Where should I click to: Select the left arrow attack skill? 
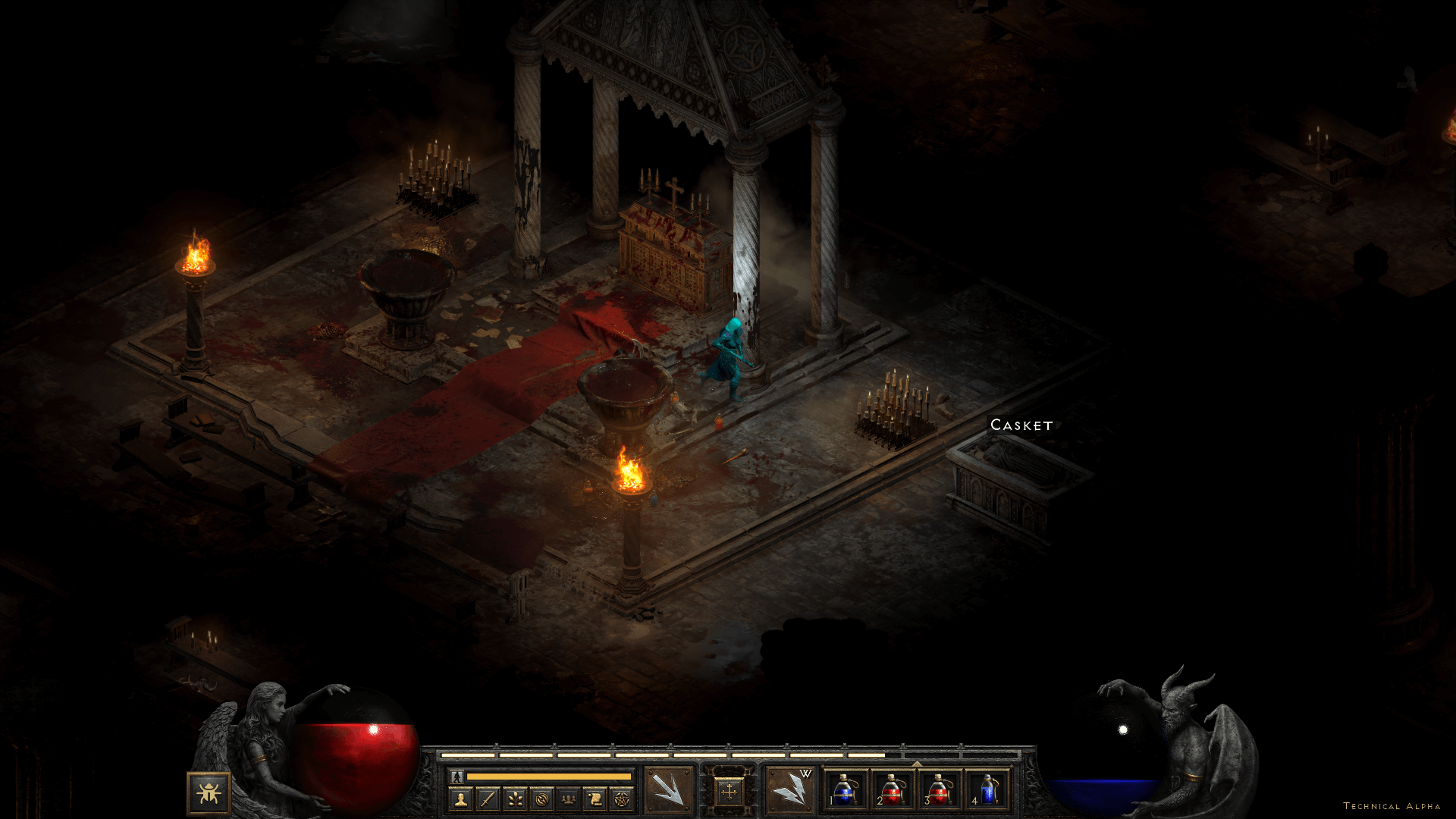pos(668,790)
